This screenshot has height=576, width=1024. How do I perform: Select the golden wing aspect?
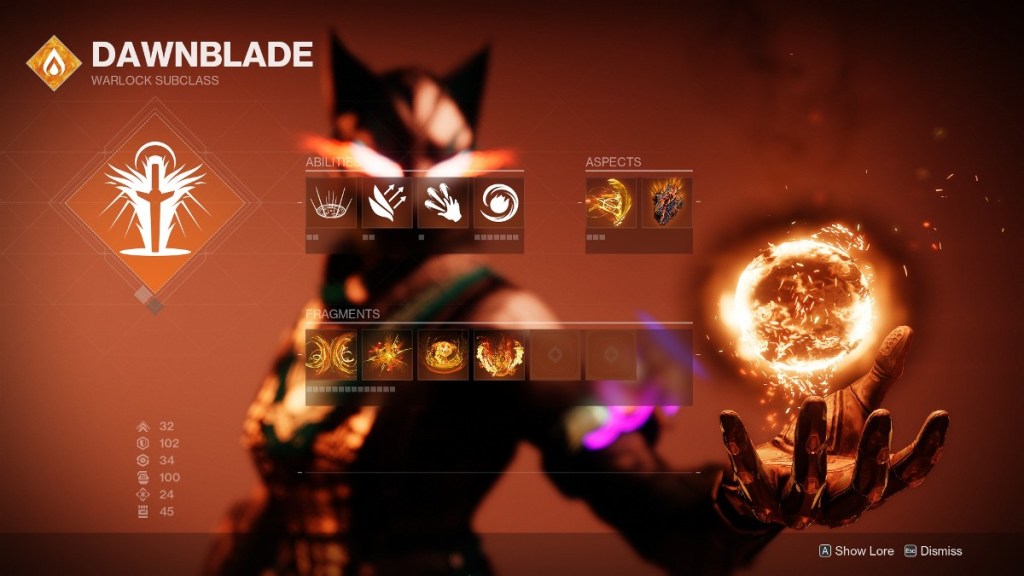[x=611, y=202]
